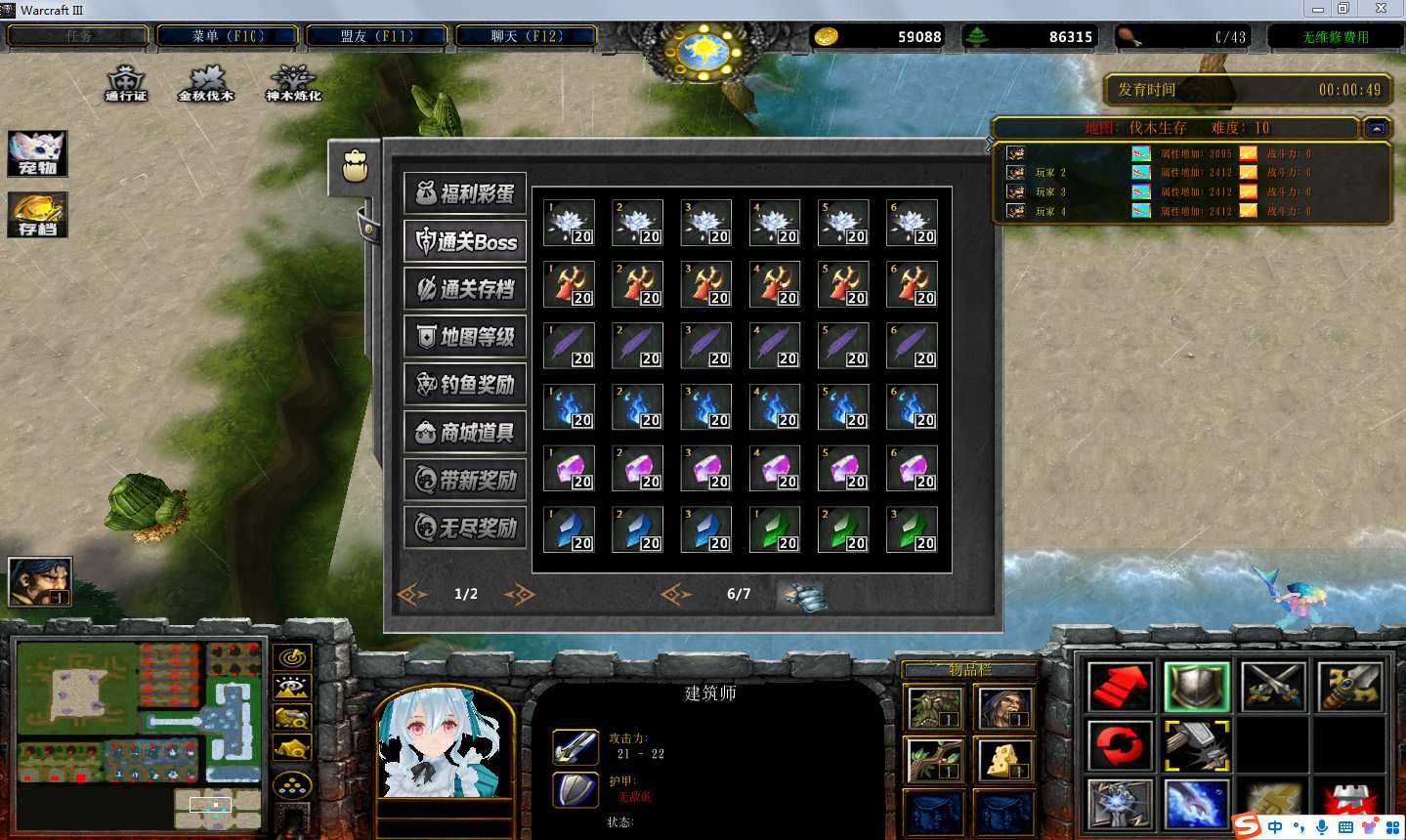The width and height of the screenshot is (1406, 840).
Task: Select the 通关存档 category
Action: pos(465,289)
